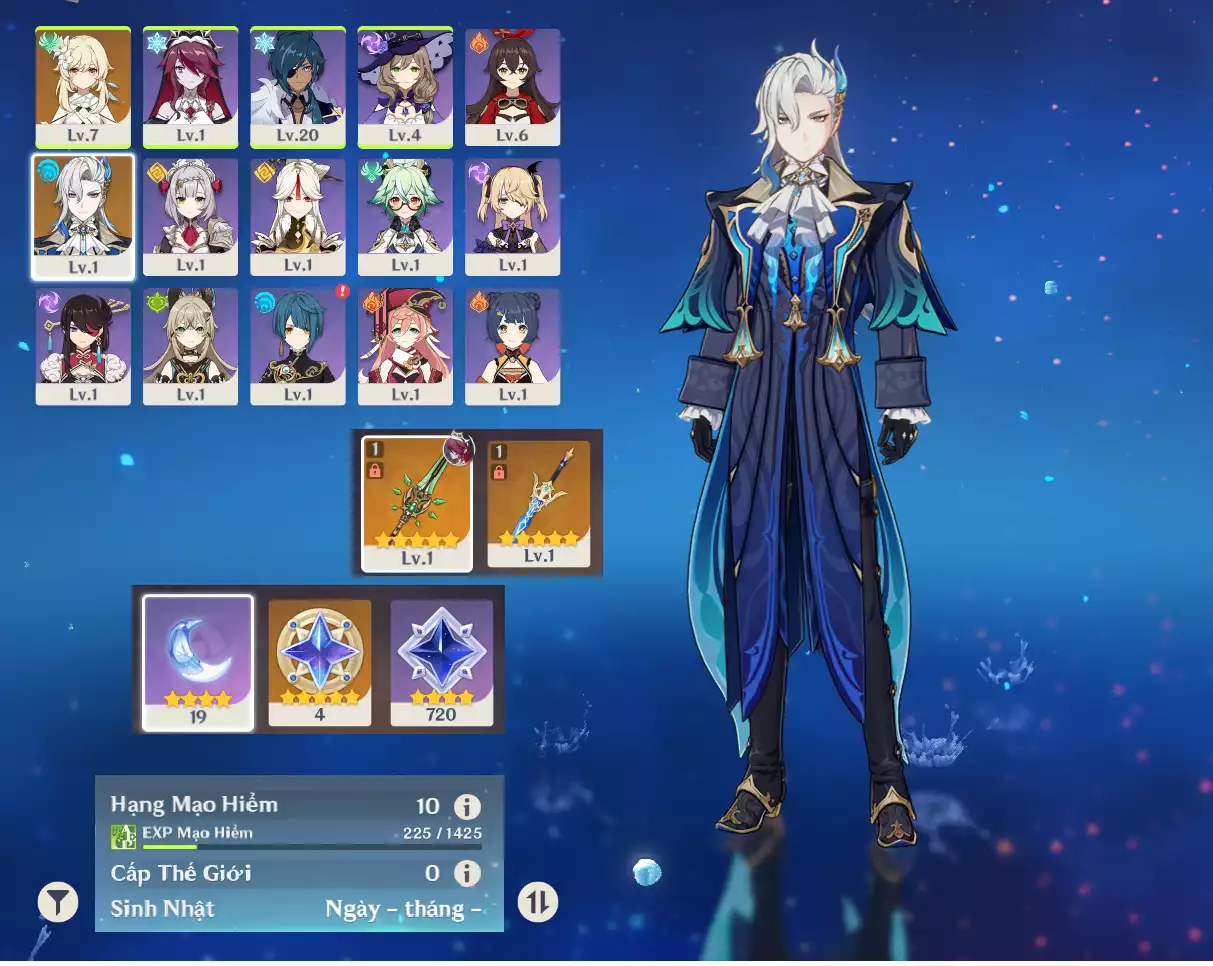Screen dimensions: 1213x966
Task: Open the info icon beside Hạng Mạo Hiểm
Action: click(x=466, y=807)
